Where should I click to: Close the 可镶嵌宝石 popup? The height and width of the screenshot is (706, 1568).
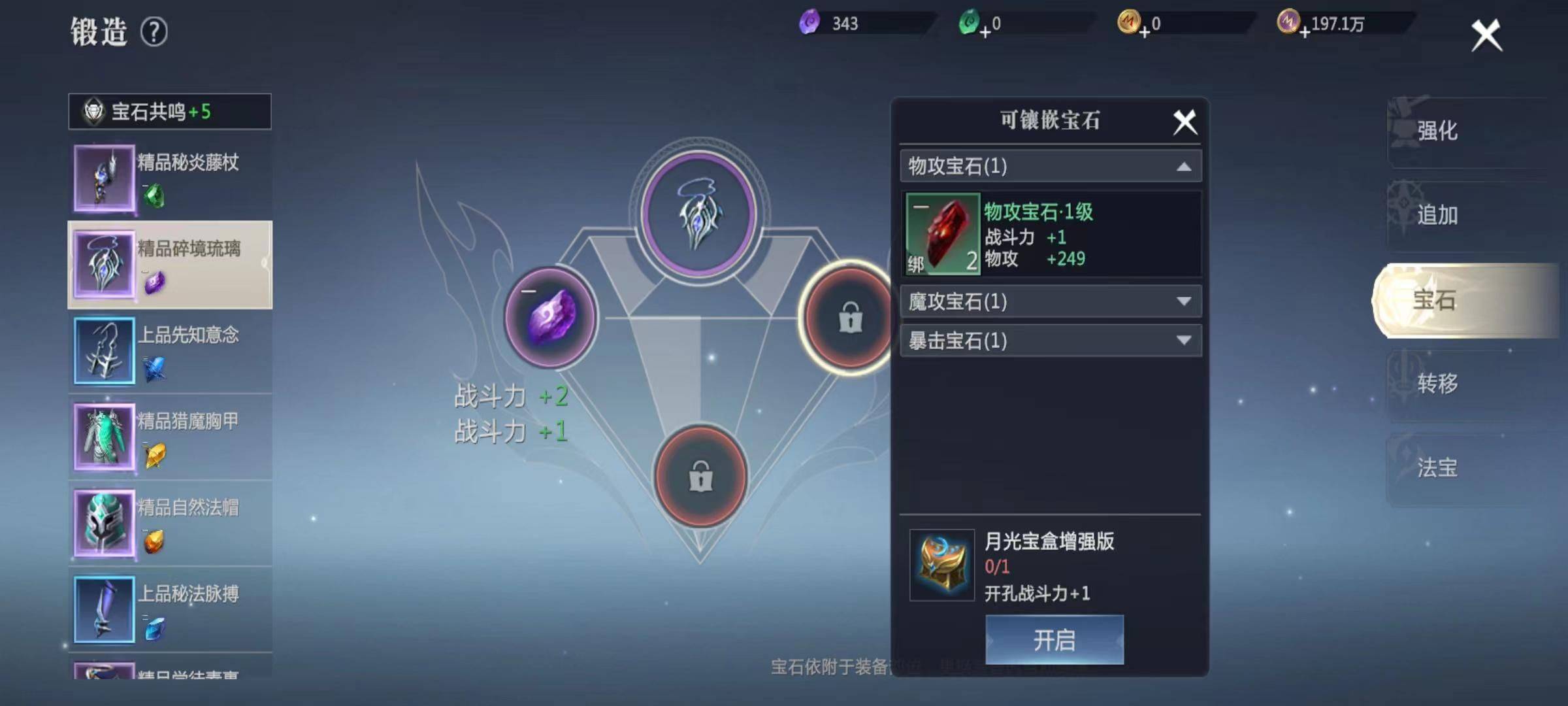1184,122
